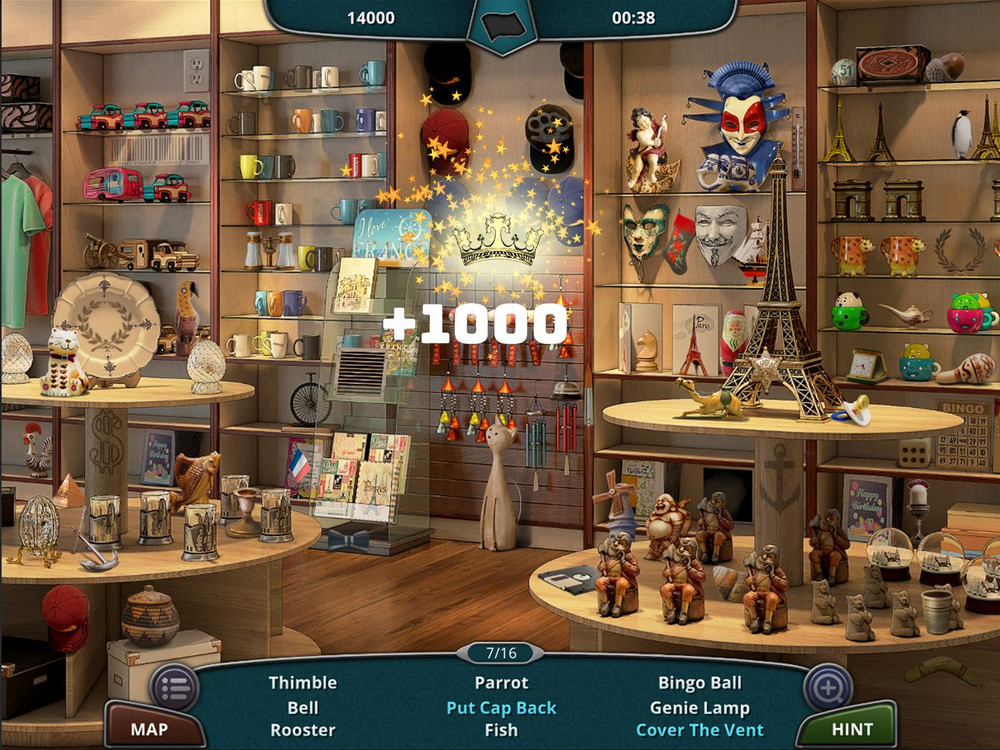Viewport: 1000px width, 750px height.
Task: Choose the Put Cap Back objective
Action: pyautogui.click(x=501, y=707)
